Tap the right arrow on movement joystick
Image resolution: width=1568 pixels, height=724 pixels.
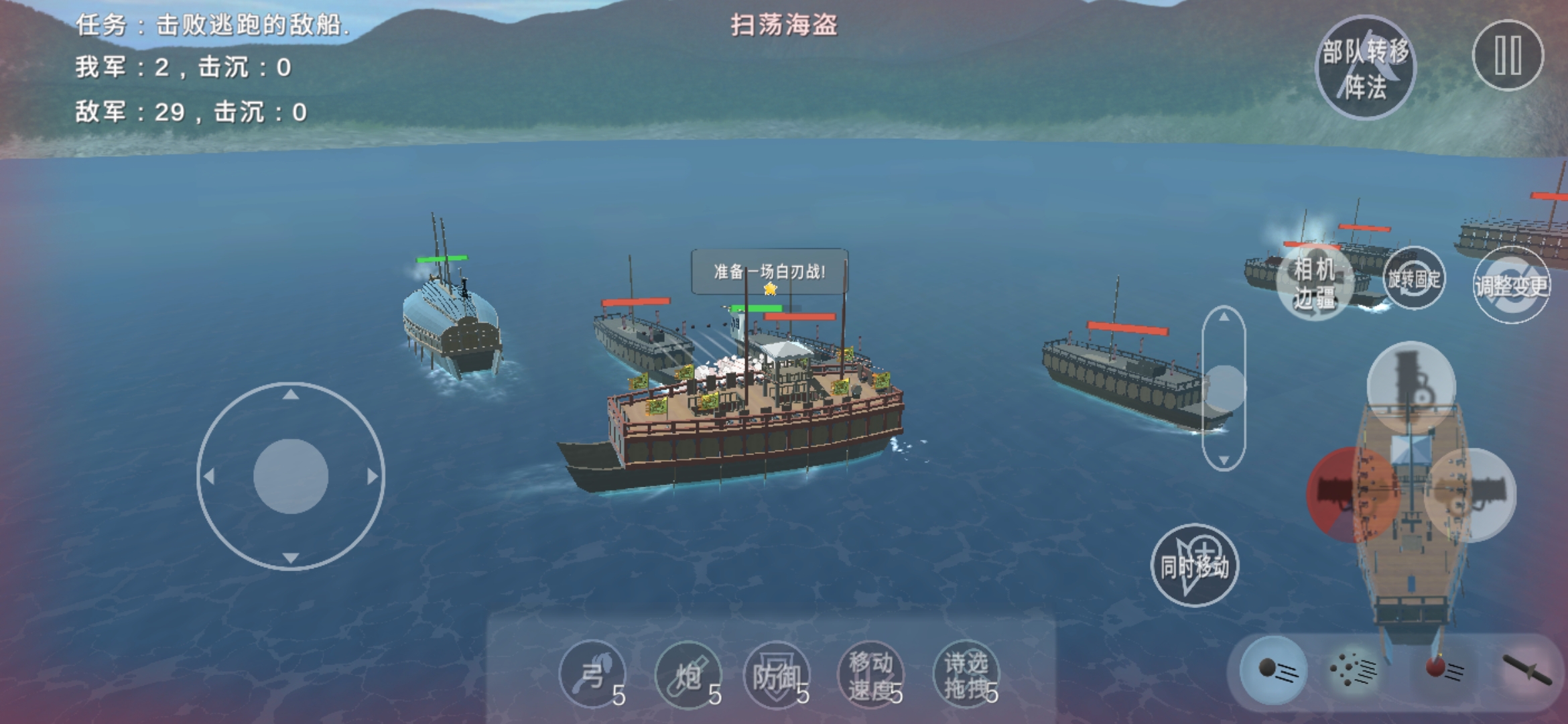pyautogui.click(x=372, y=477)
